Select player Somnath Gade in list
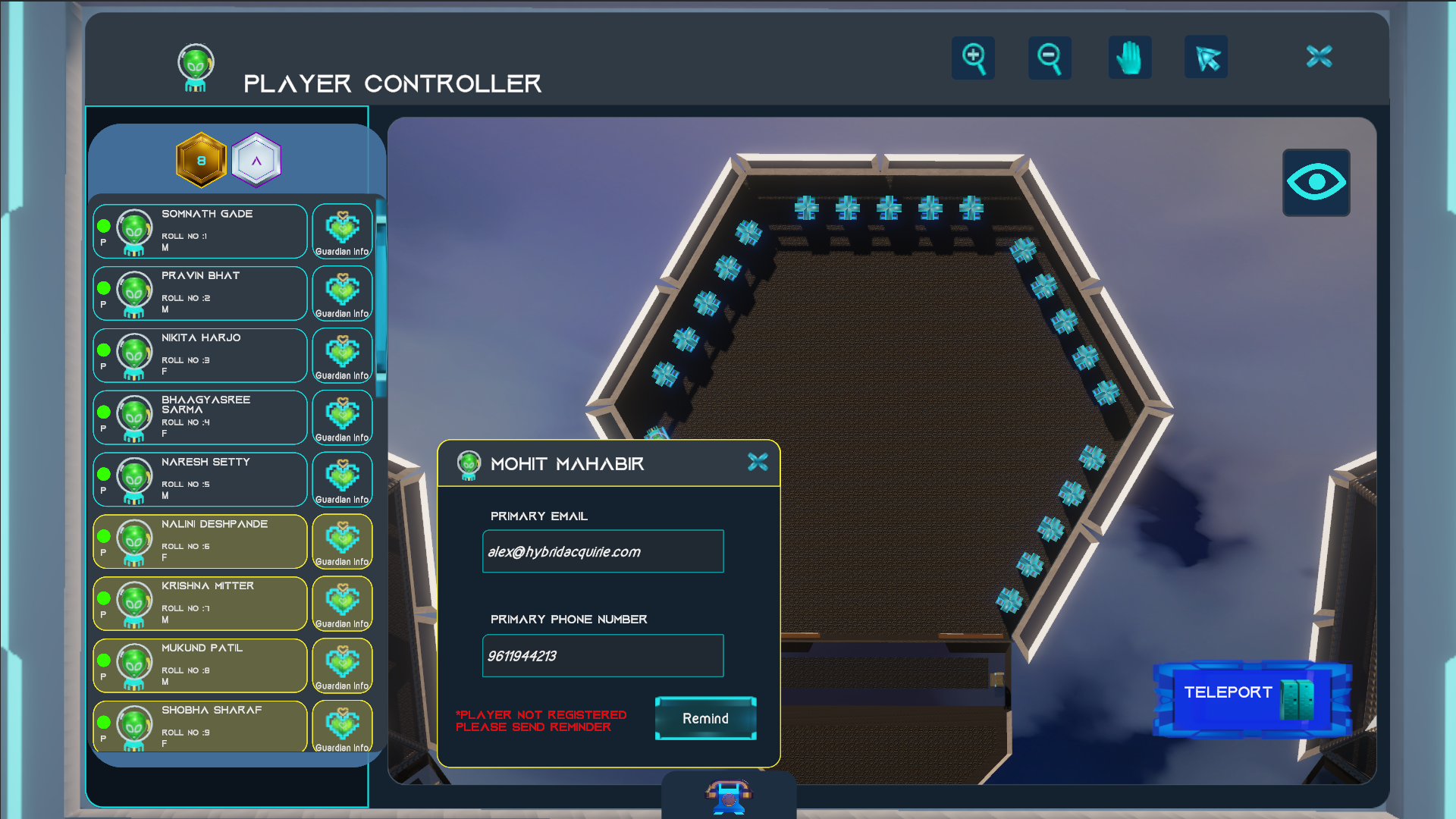The width and height of the screenshot is (1456, 819). click(200, 231)
